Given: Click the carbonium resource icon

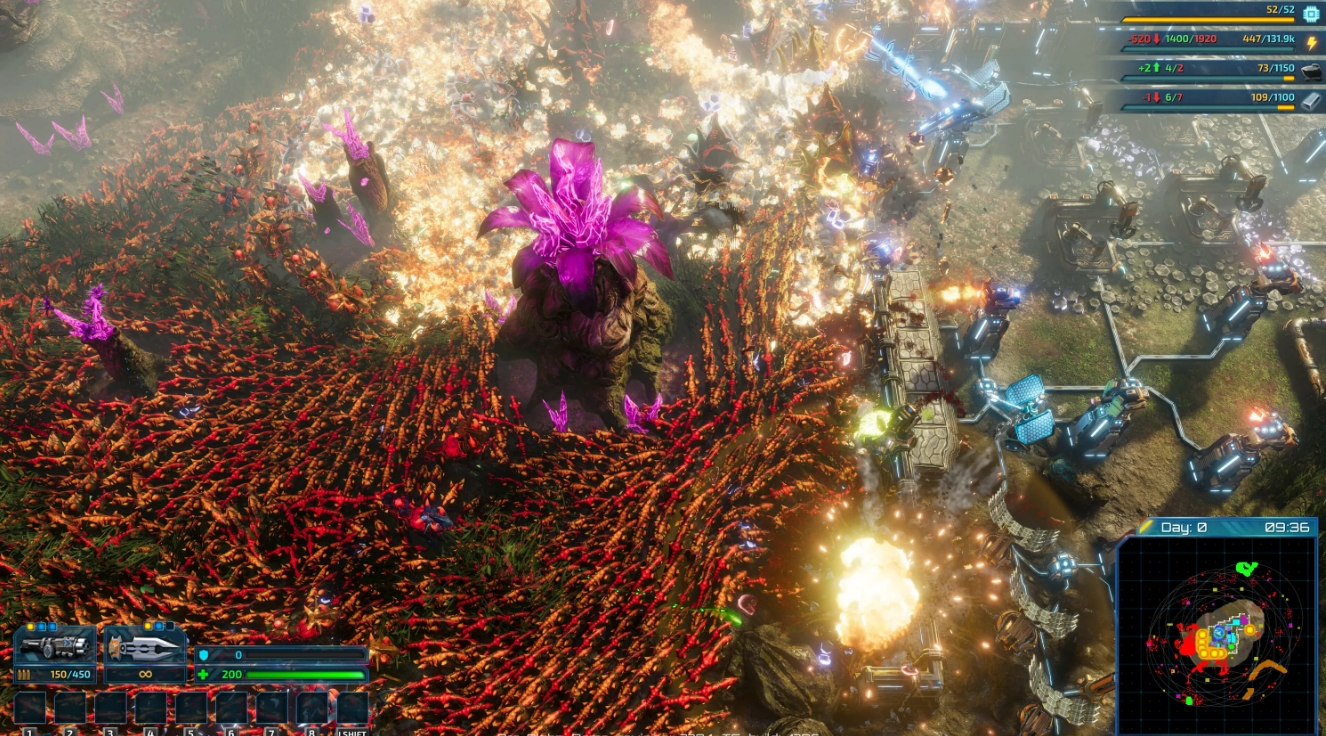Looking at the screenshot, I should [1310, 71].
